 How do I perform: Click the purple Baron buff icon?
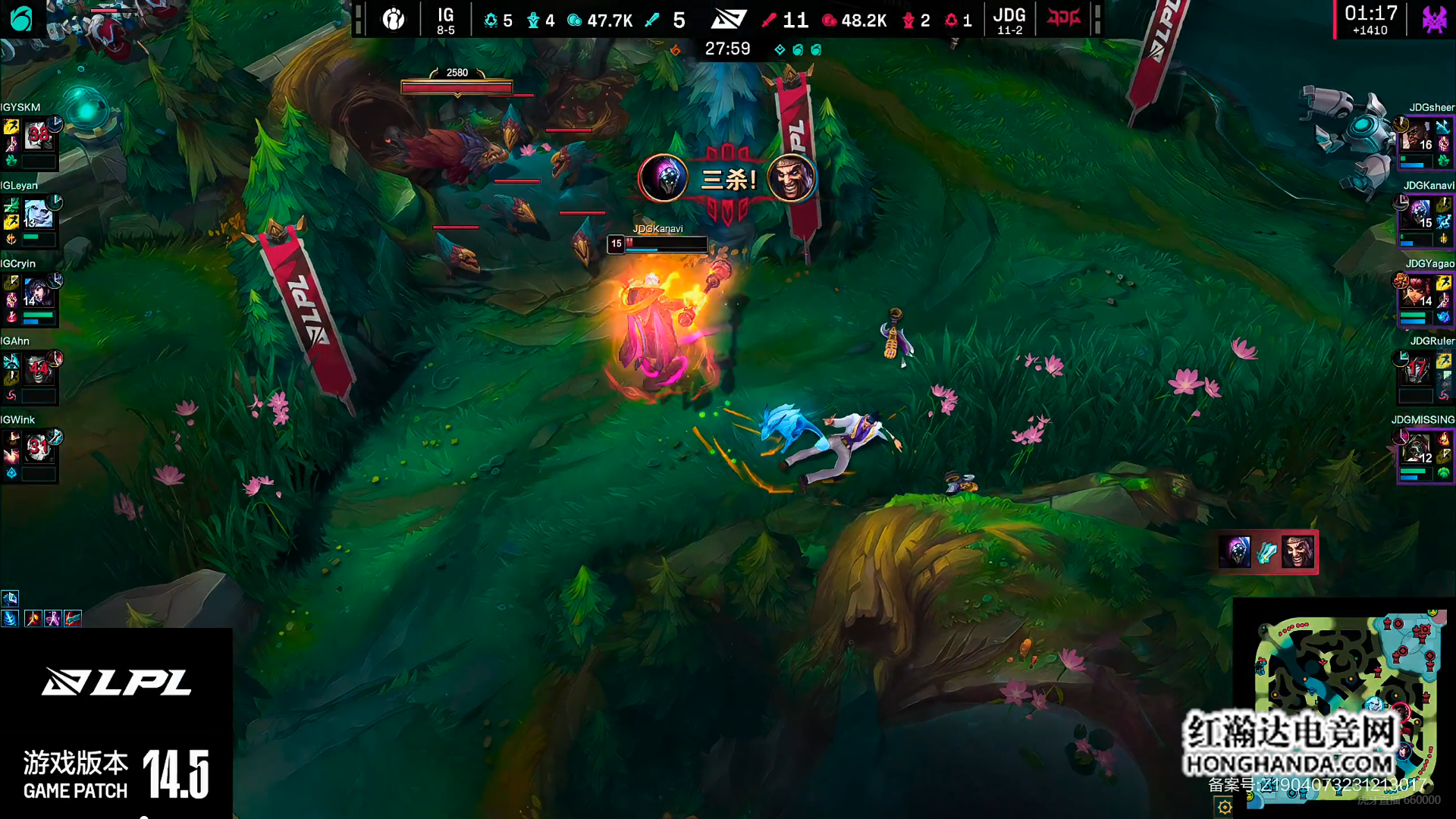[x=1434, y=20]
